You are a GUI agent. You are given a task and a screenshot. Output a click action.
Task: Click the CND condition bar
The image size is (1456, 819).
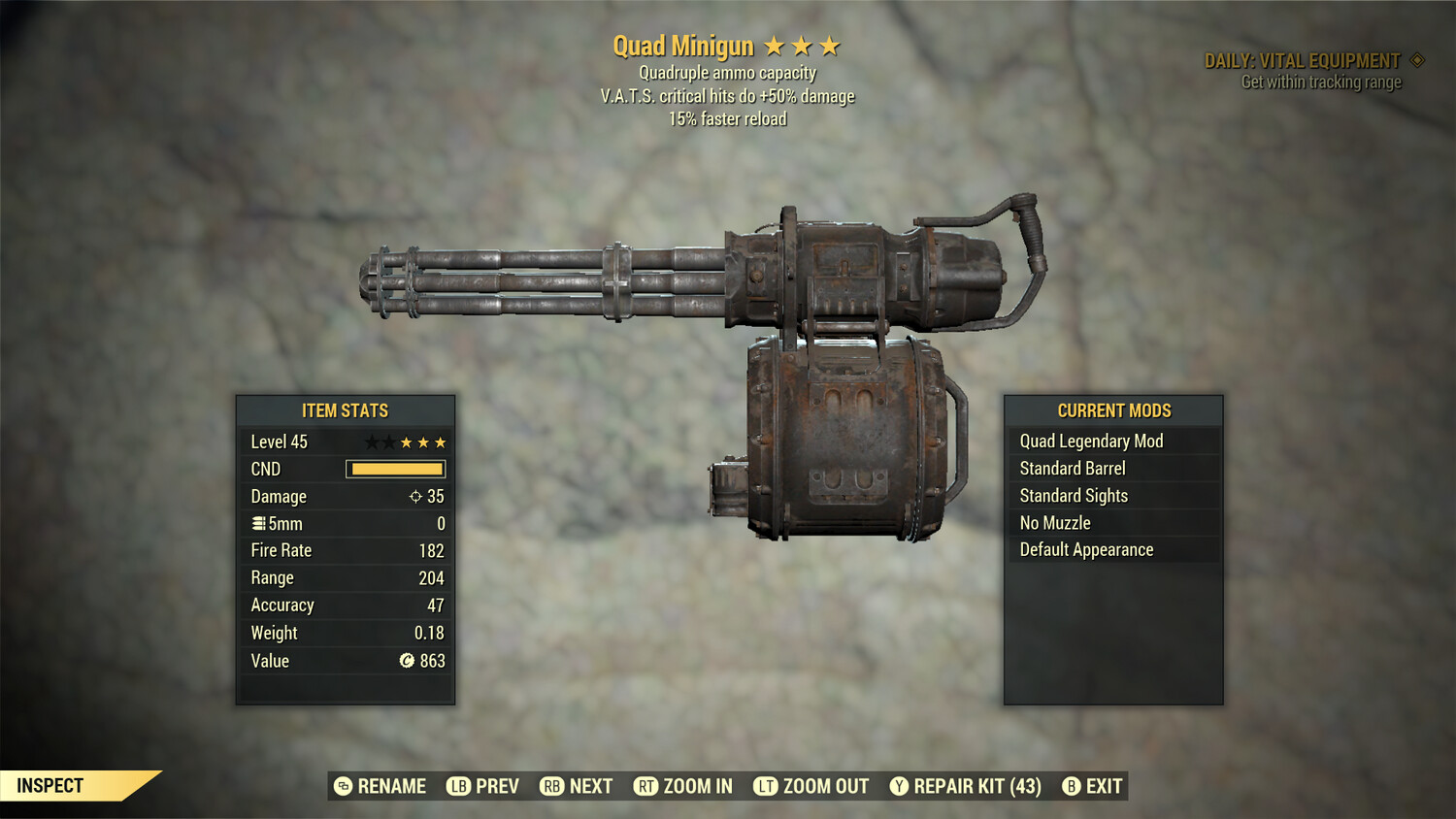394,469
